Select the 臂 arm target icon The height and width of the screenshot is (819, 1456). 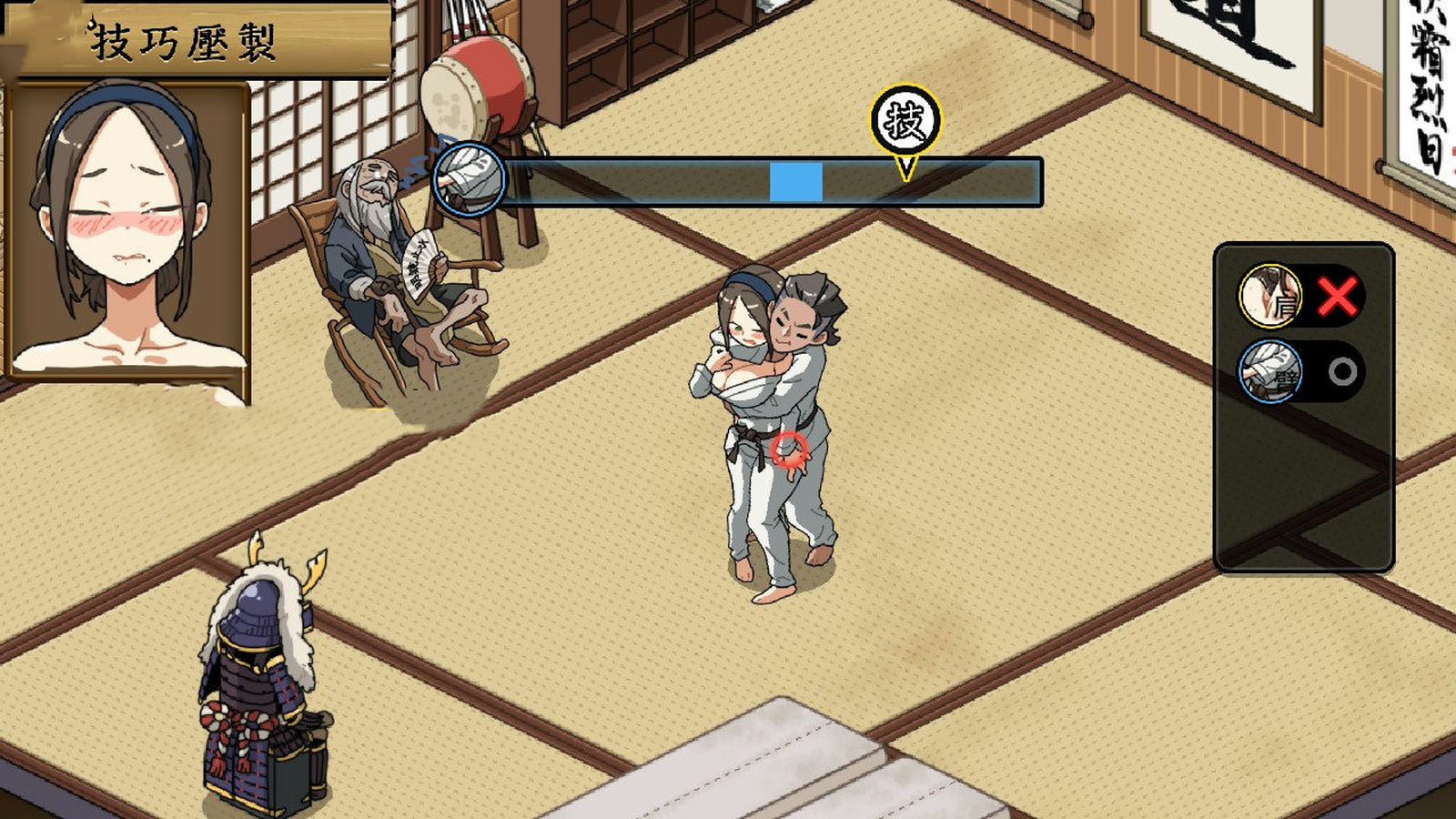tap(1270, 371)
